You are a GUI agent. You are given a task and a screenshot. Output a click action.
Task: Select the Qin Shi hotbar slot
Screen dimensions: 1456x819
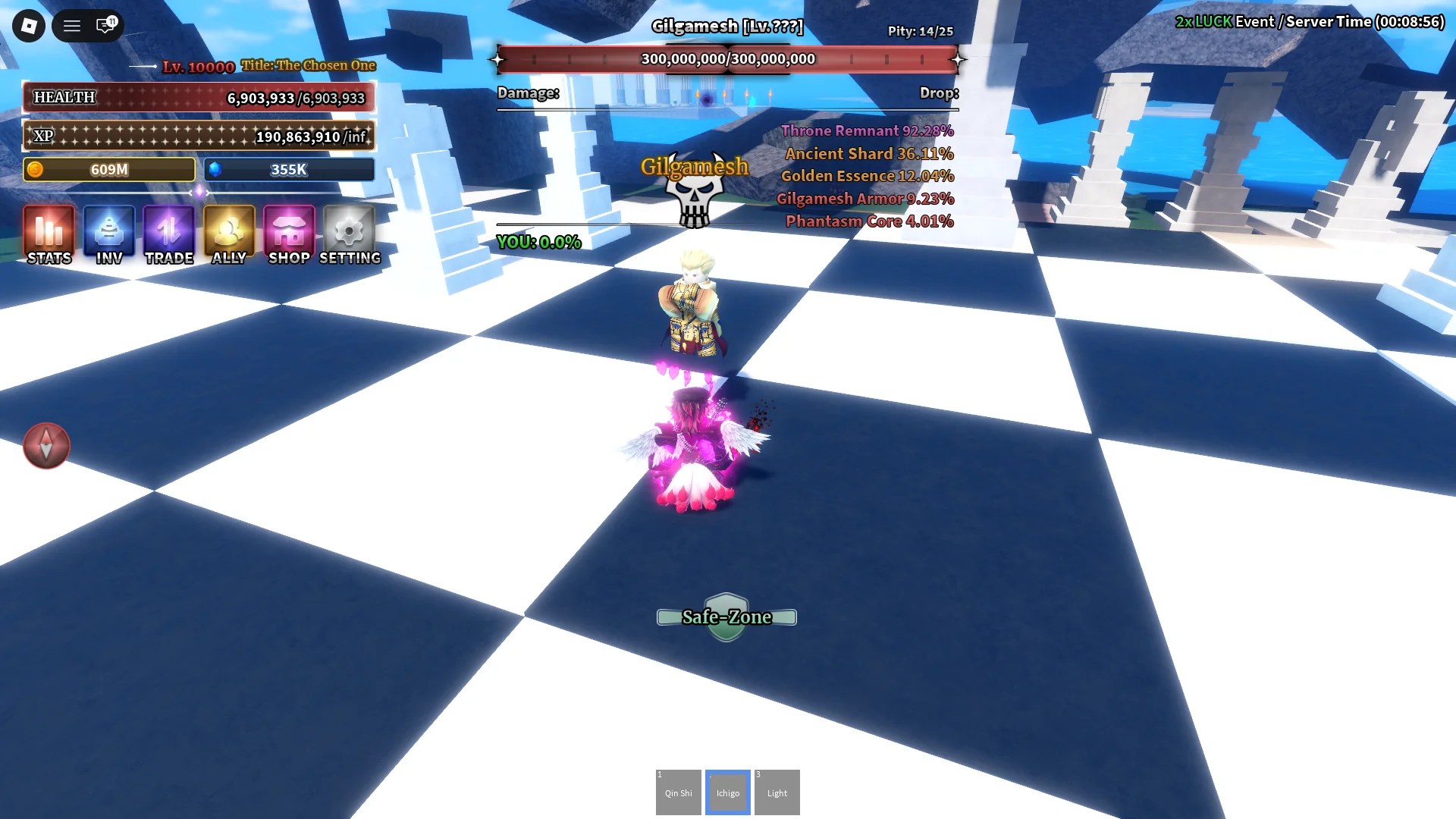678,792
